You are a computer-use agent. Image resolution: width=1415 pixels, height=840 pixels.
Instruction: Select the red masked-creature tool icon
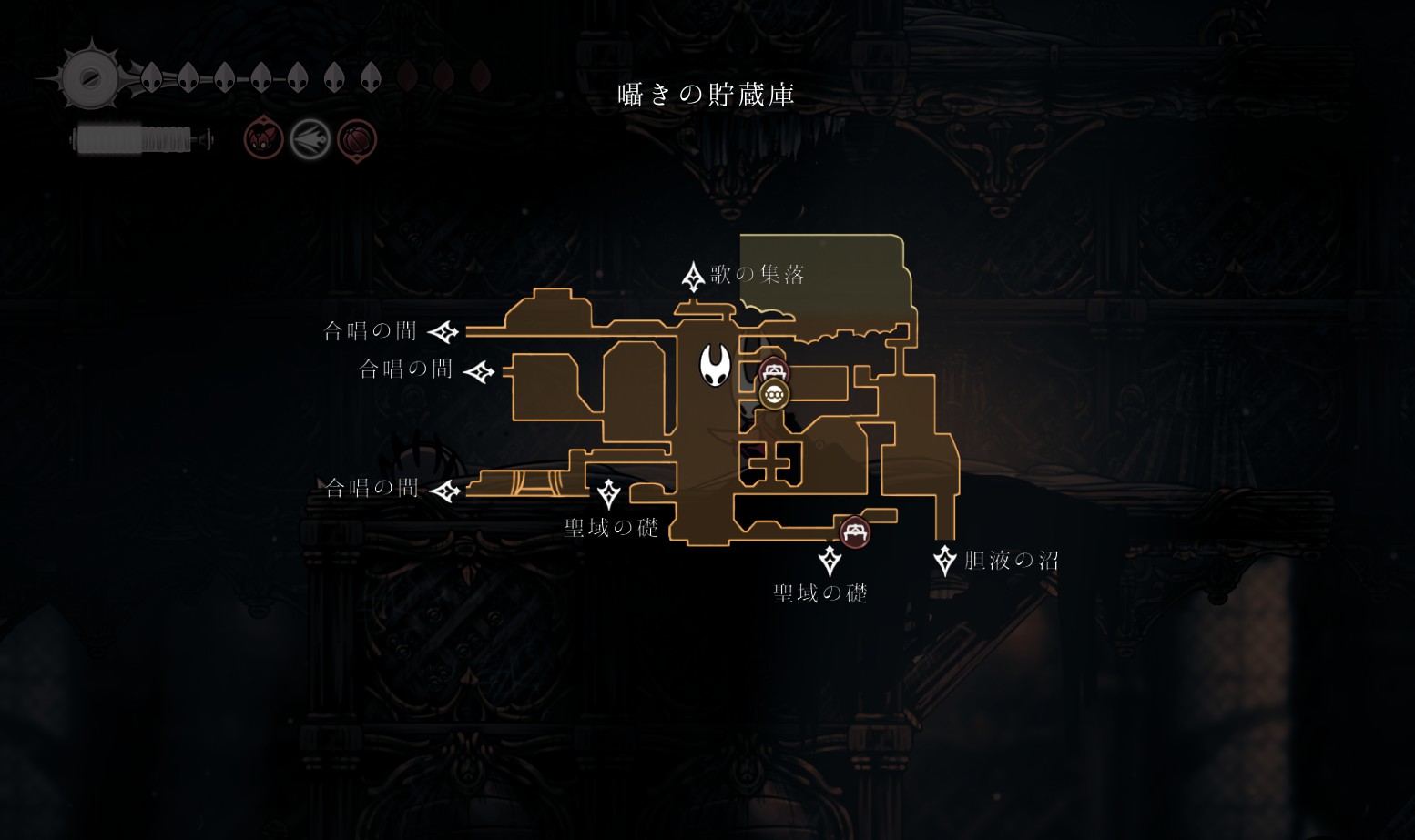(x=263, y=140)
